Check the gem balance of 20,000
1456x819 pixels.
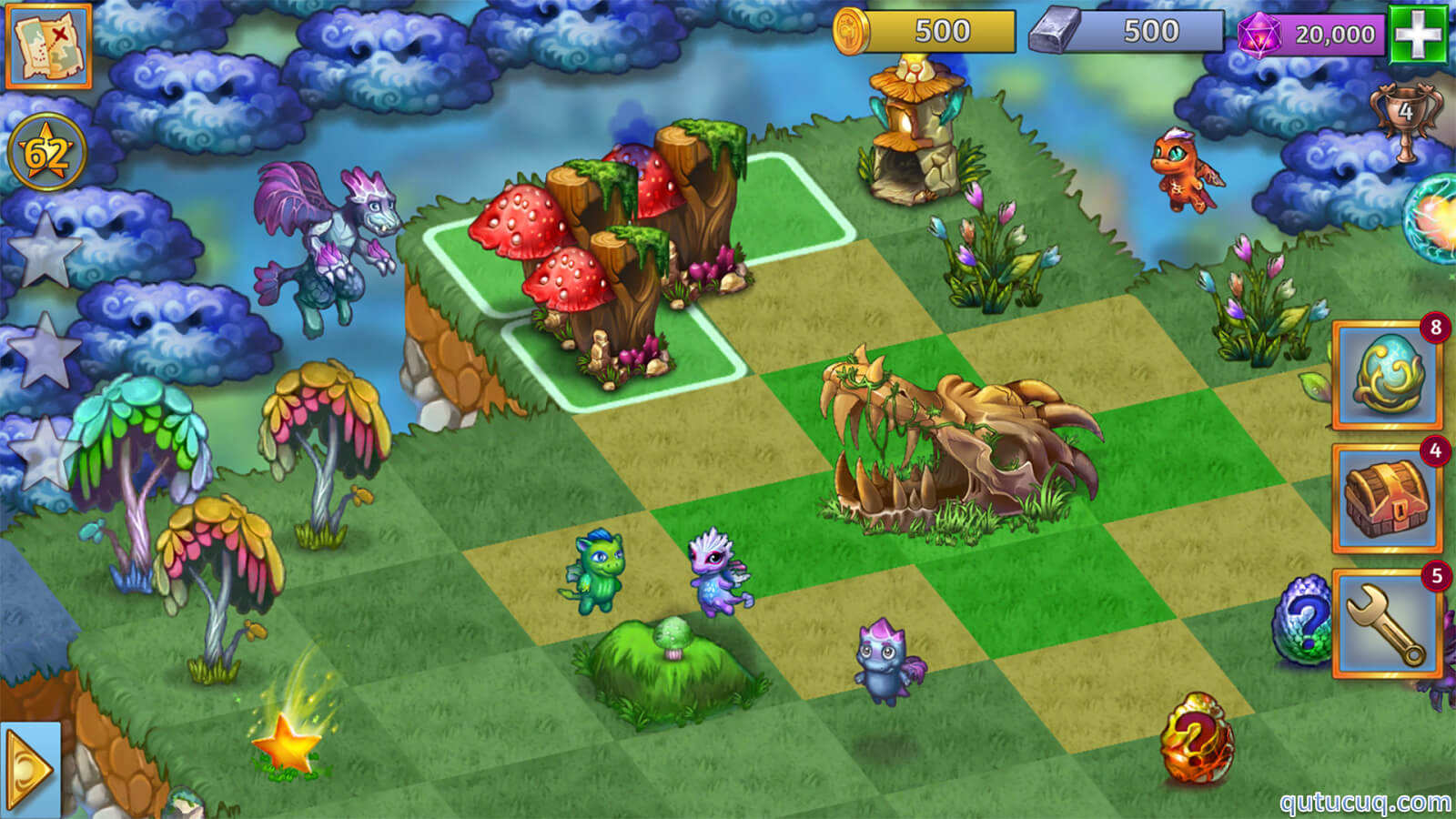point(1315,32)
